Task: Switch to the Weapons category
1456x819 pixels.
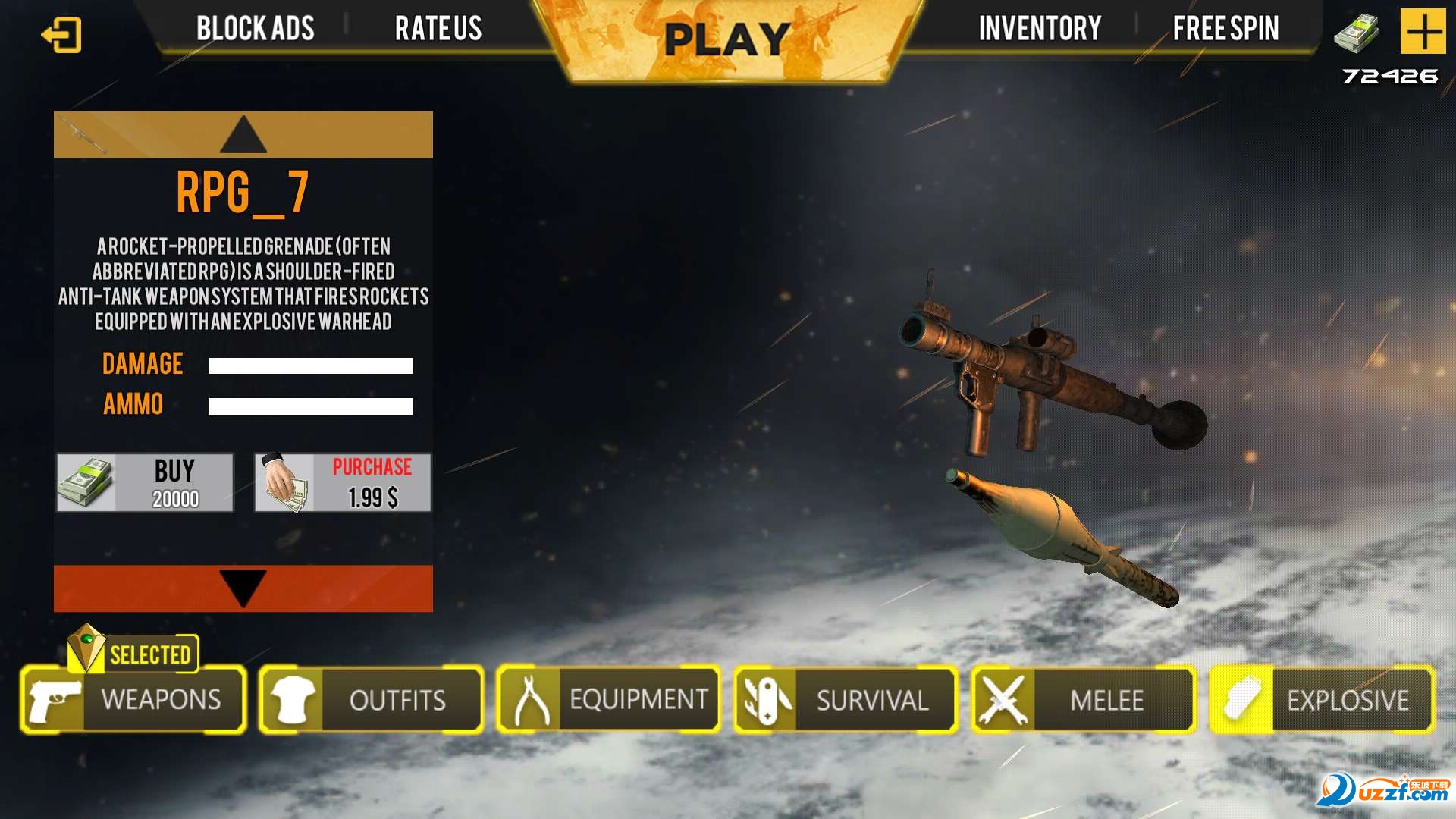Action: 133,699
